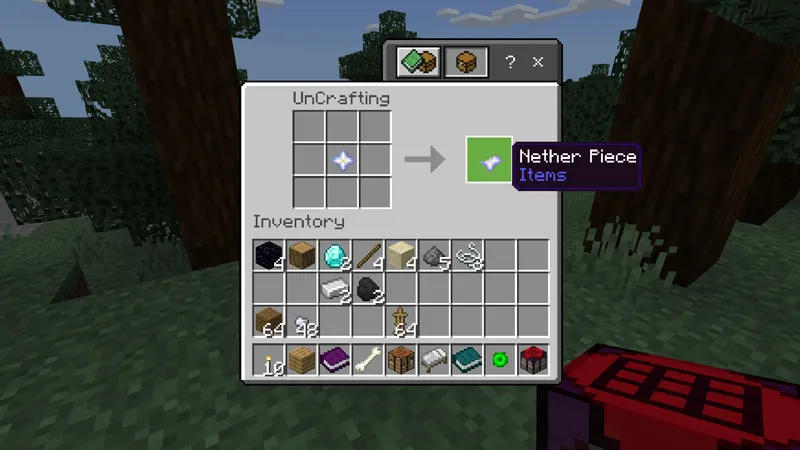Select the purple book in the hotbar
The height and width of the screenshot is (450, 800).
[335, 360]
